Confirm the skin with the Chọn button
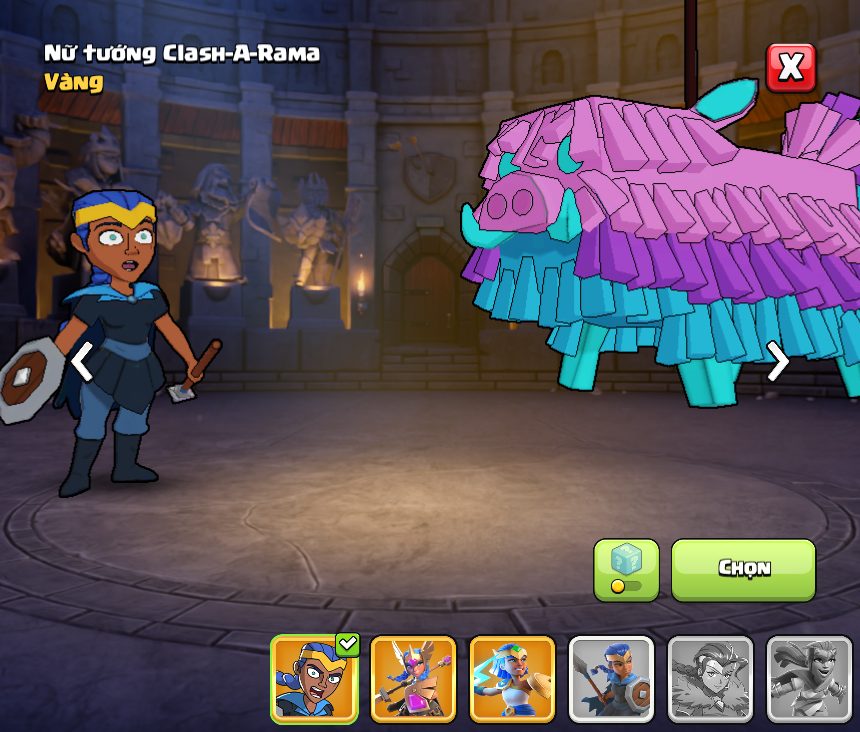The width and height of the screenshot is (860, 732). pos(743,569)
